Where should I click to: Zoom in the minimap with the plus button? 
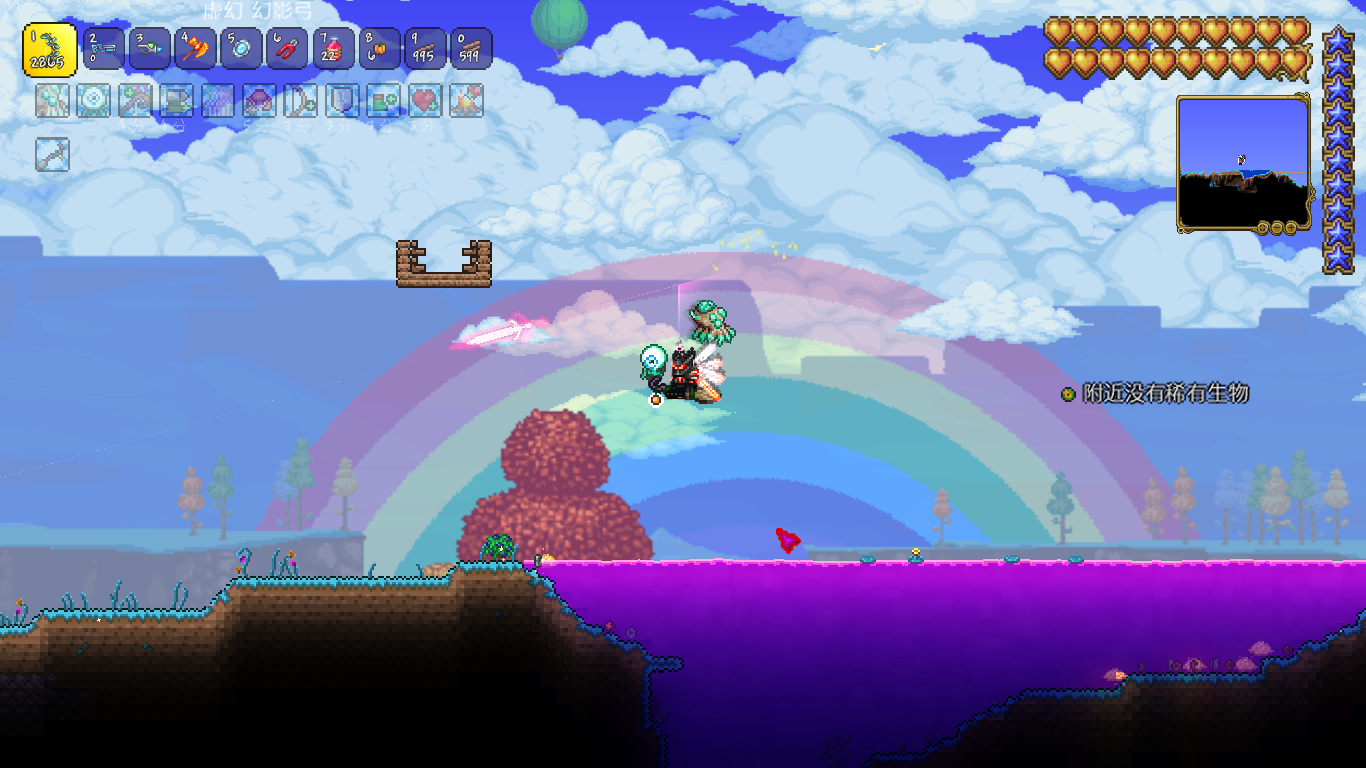tap(1291, 228)
